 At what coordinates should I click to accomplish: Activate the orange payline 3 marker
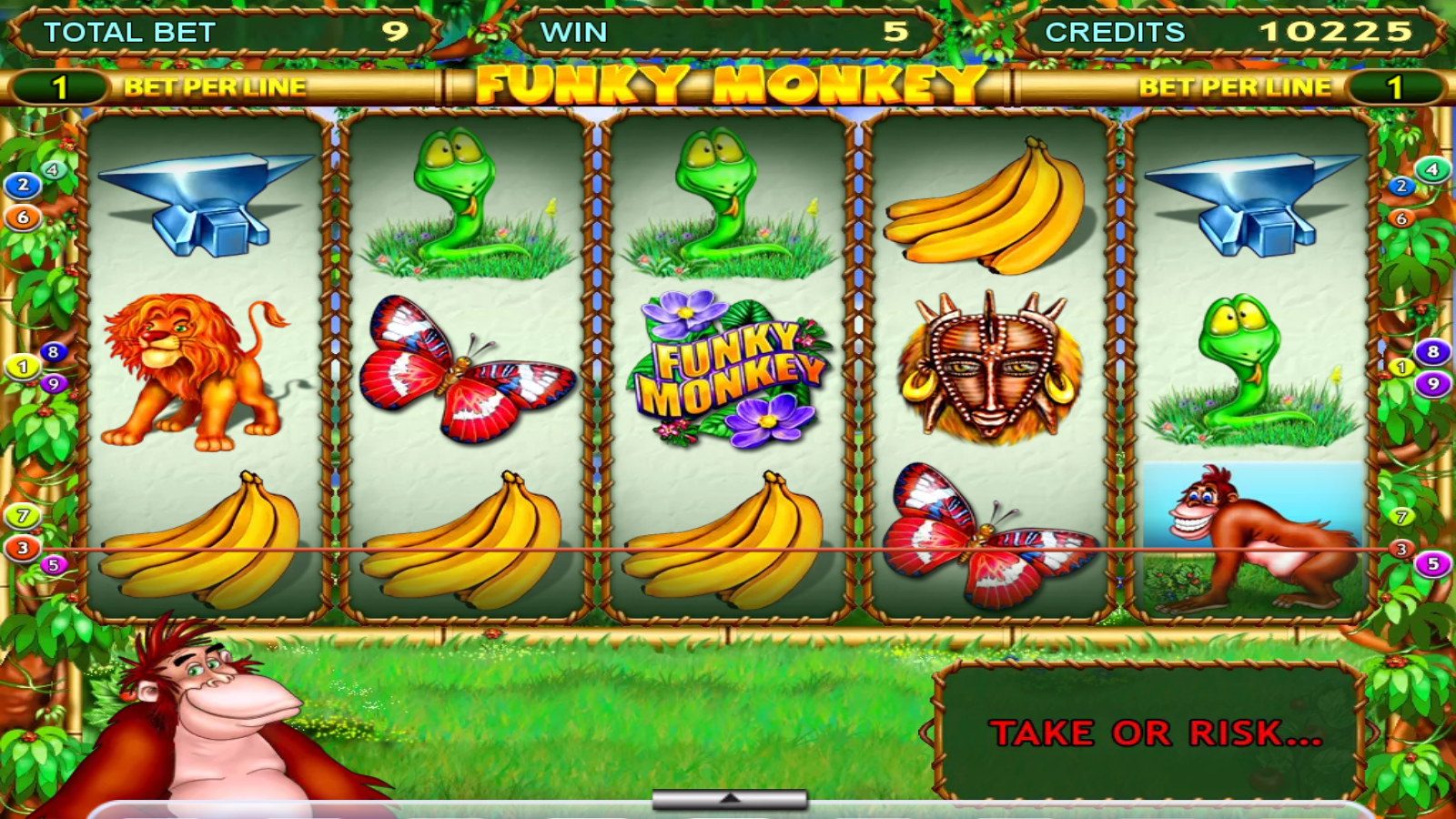coord(20,548)
